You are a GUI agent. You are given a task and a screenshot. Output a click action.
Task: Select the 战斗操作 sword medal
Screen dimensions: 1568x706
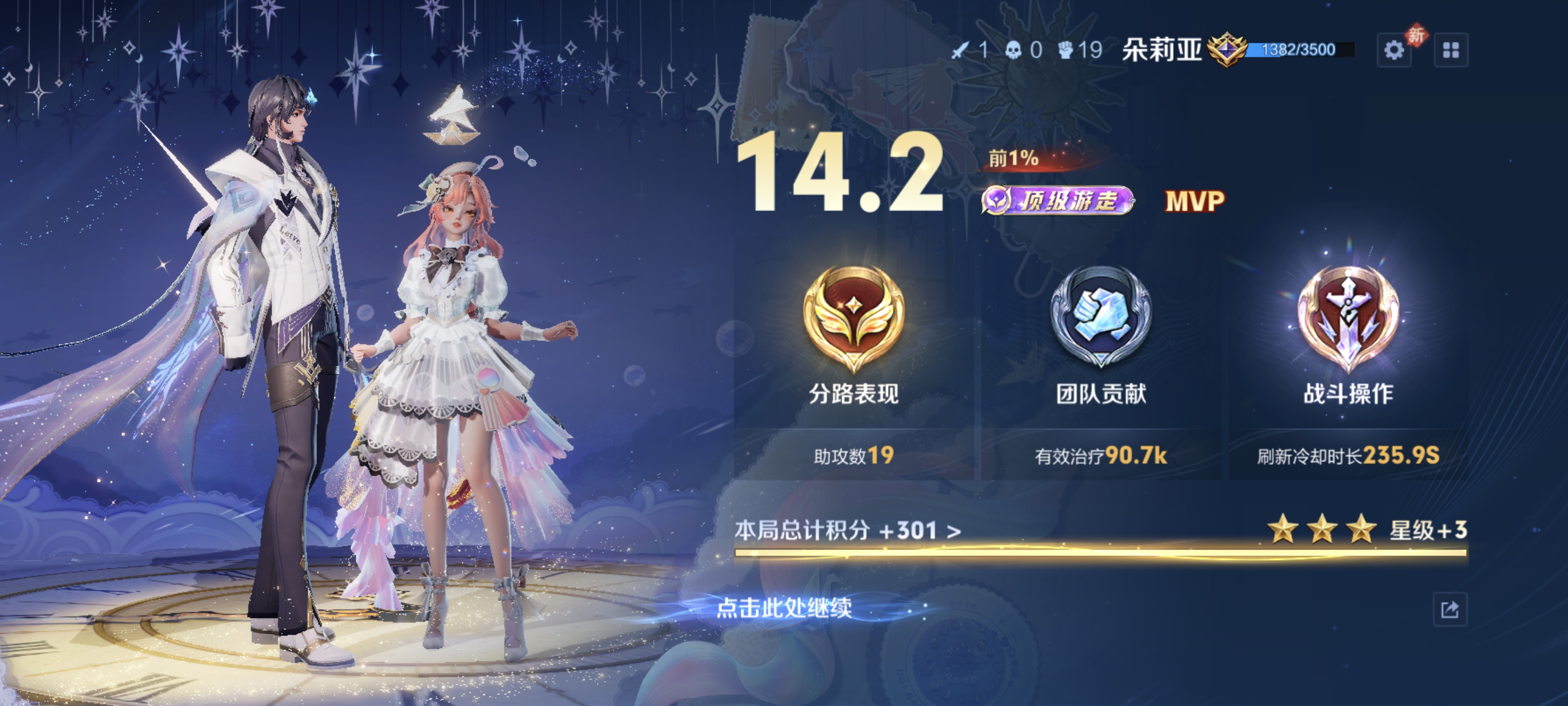click(1348, 318)
